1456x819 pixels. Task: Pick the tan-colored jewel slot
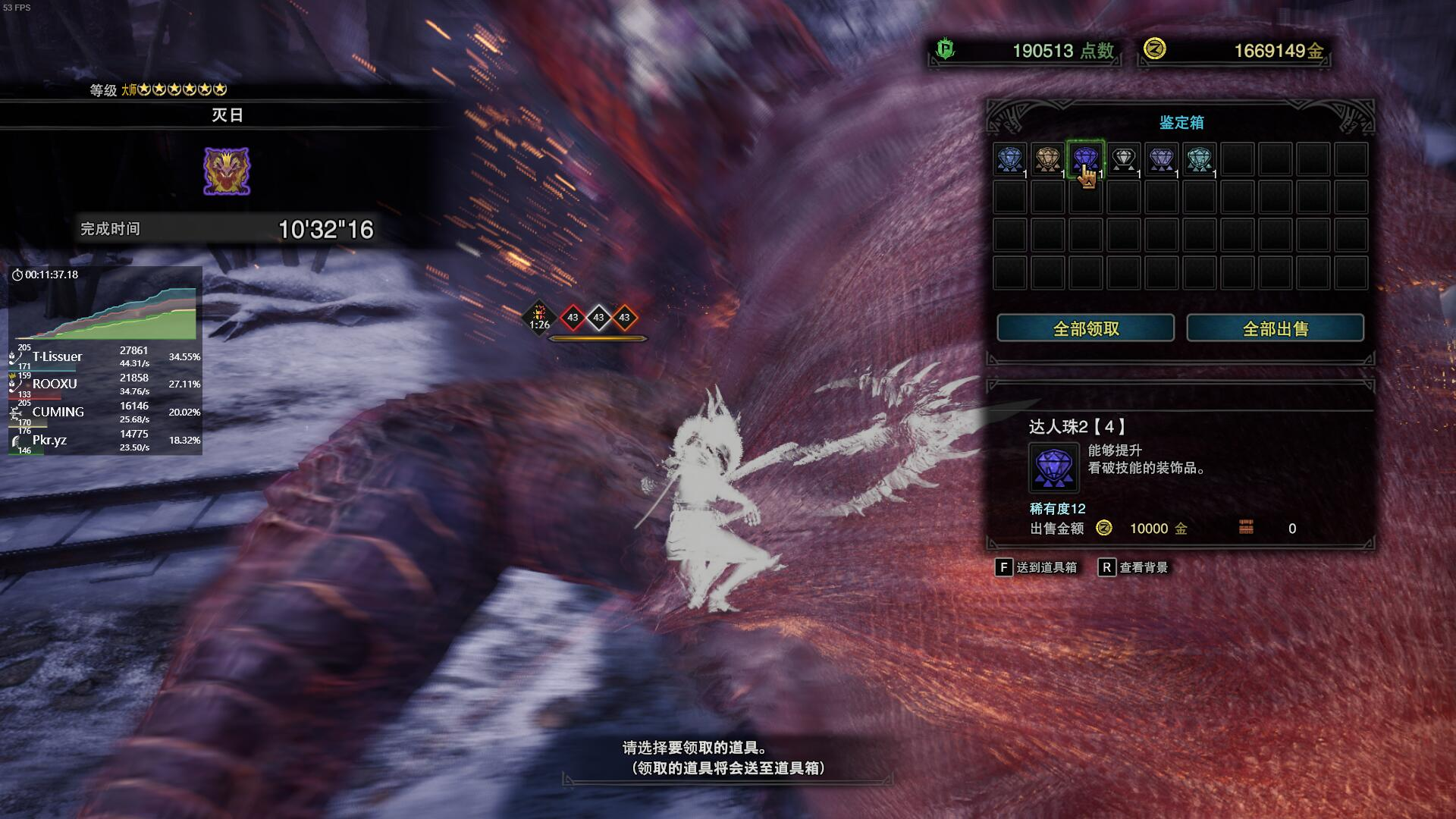(1047, 159)
